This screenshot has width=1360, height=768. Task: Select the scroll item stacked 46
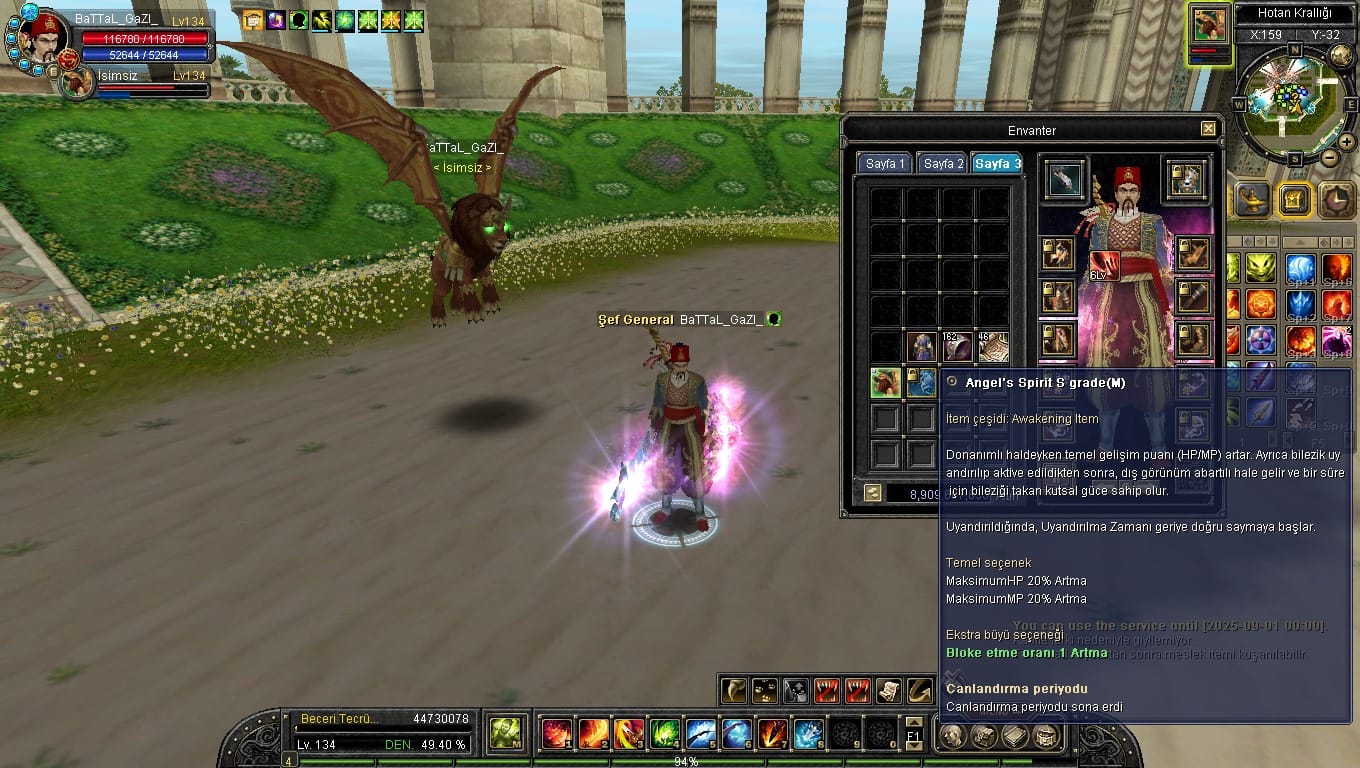[x=993, y=347]
